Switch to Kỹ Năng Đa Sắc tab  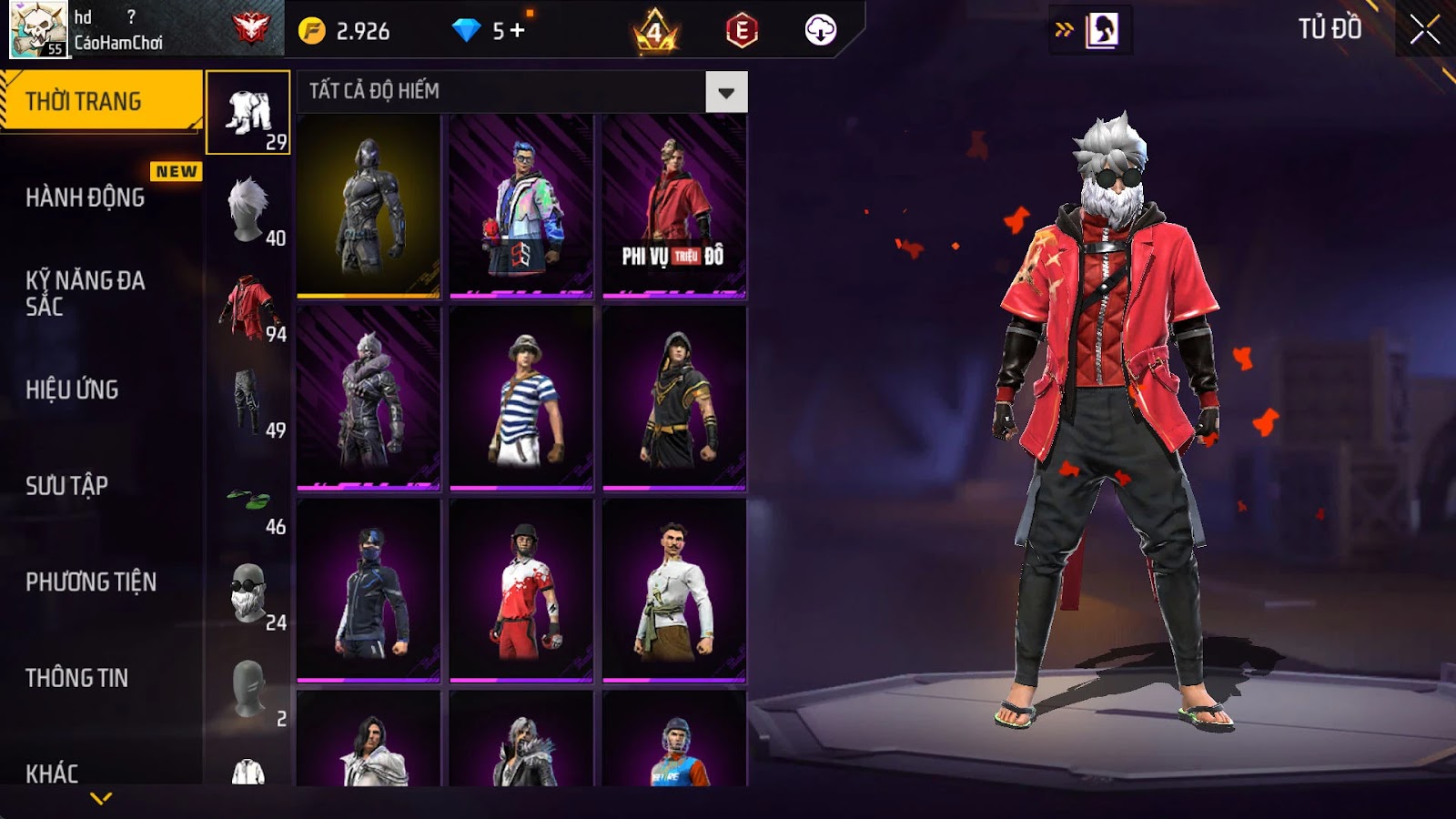pyautogui.click(x=86, y=293)
